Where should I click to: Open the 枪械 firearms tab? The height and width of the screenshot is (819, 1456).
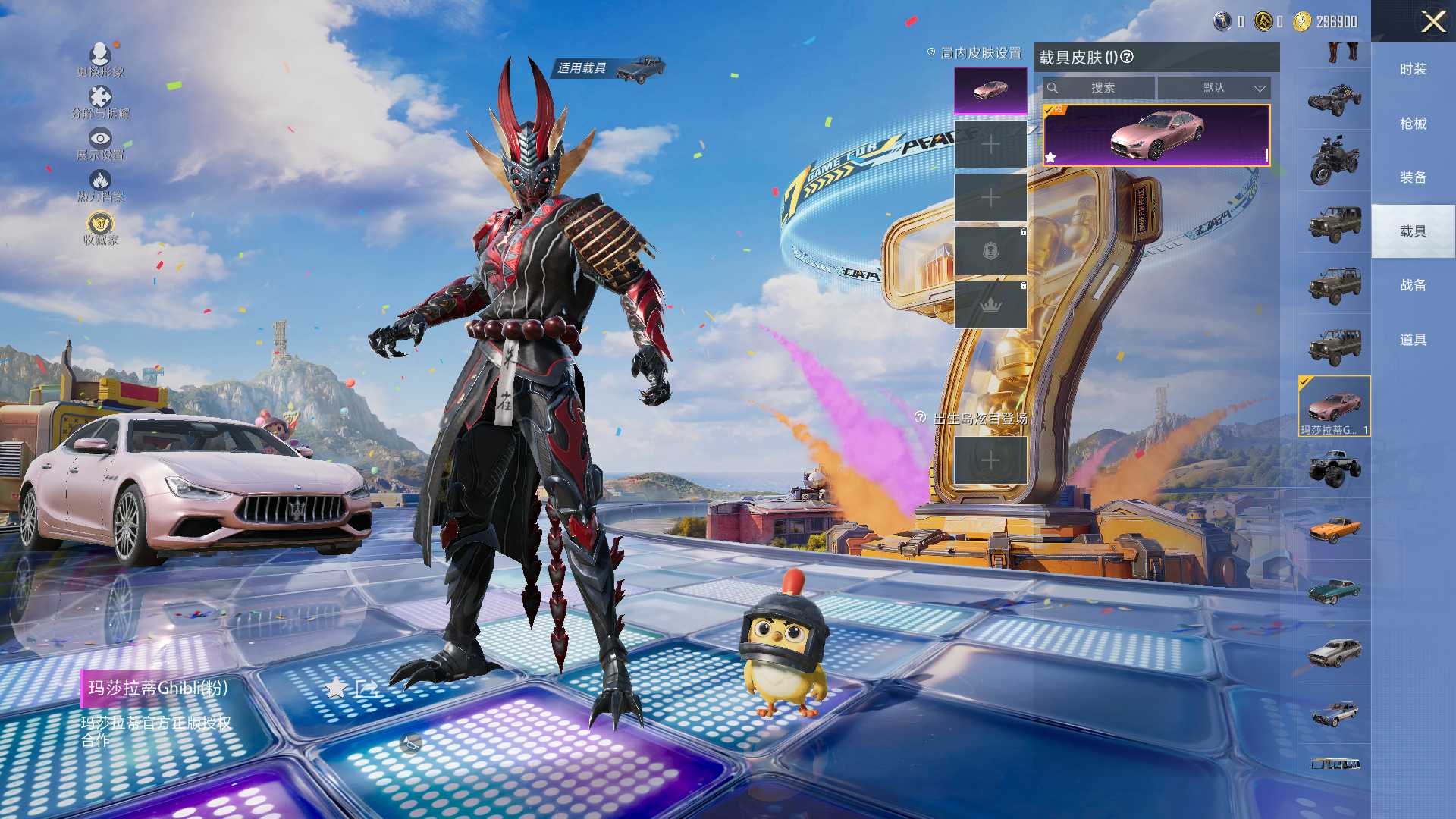(1413, 123)
